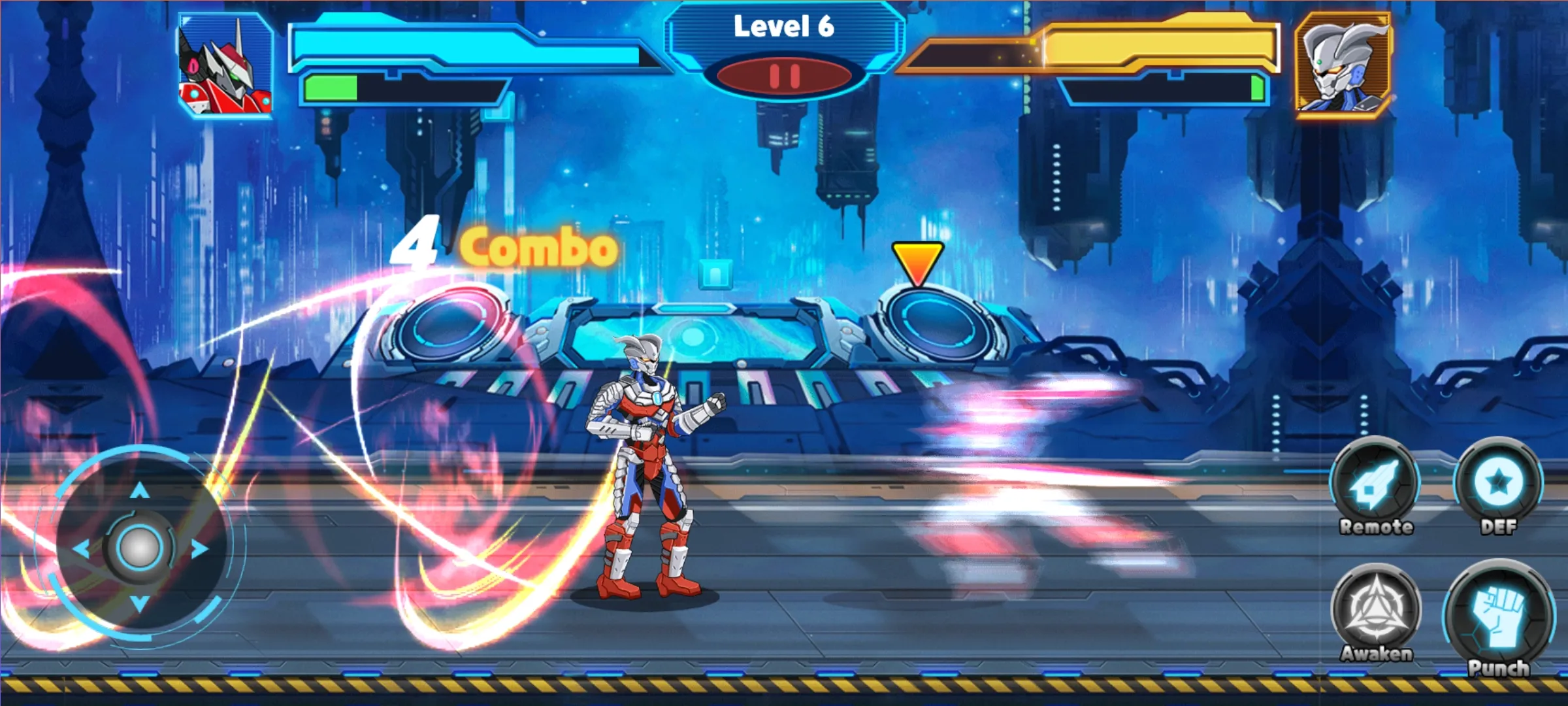The width and height of the screenshot is (1568, 706).
Task: Pause the fight with the red pause button
Action: point(785,76)
